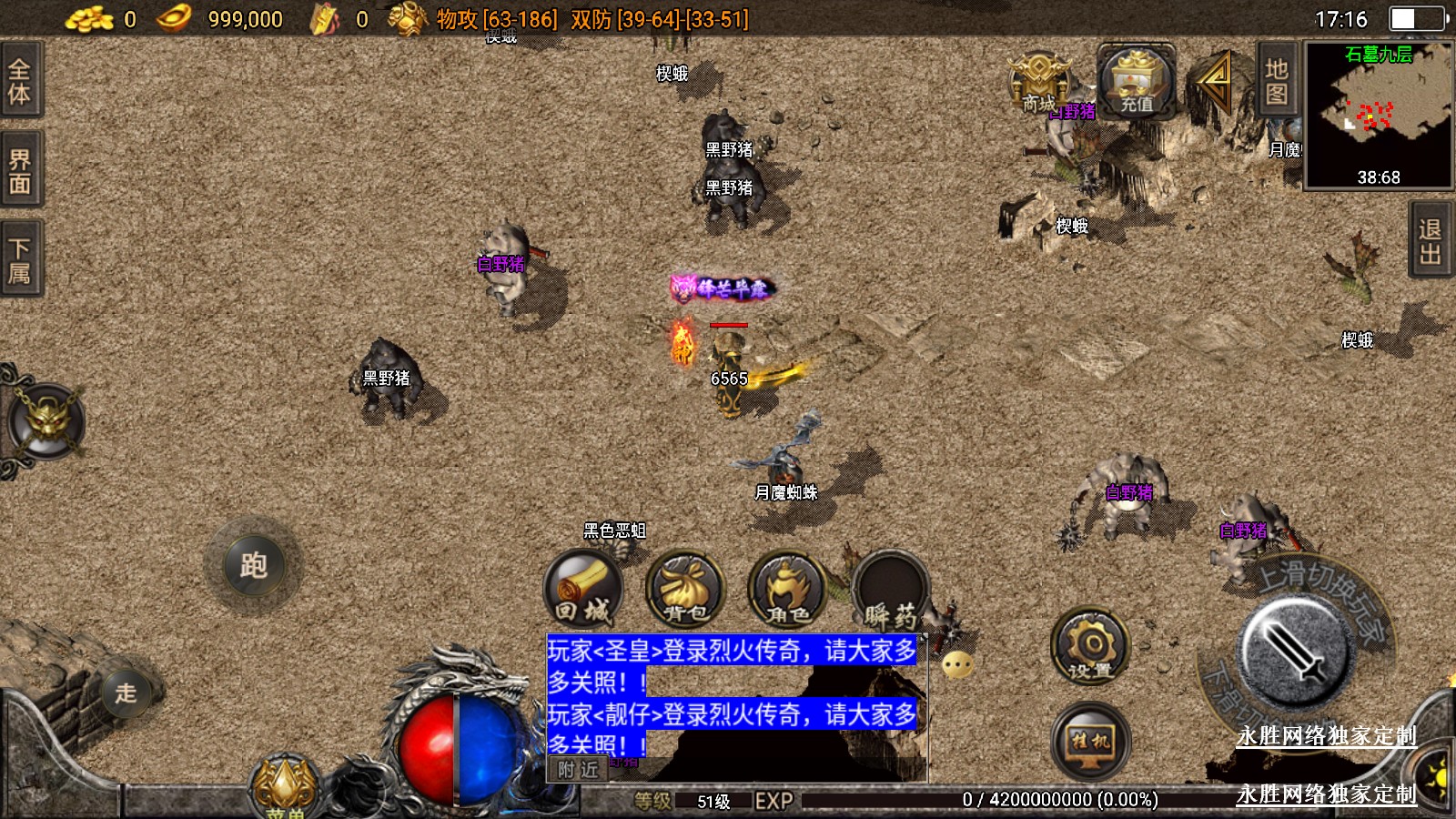
Task: Open the 背包 bag
Action: point(685,590)
